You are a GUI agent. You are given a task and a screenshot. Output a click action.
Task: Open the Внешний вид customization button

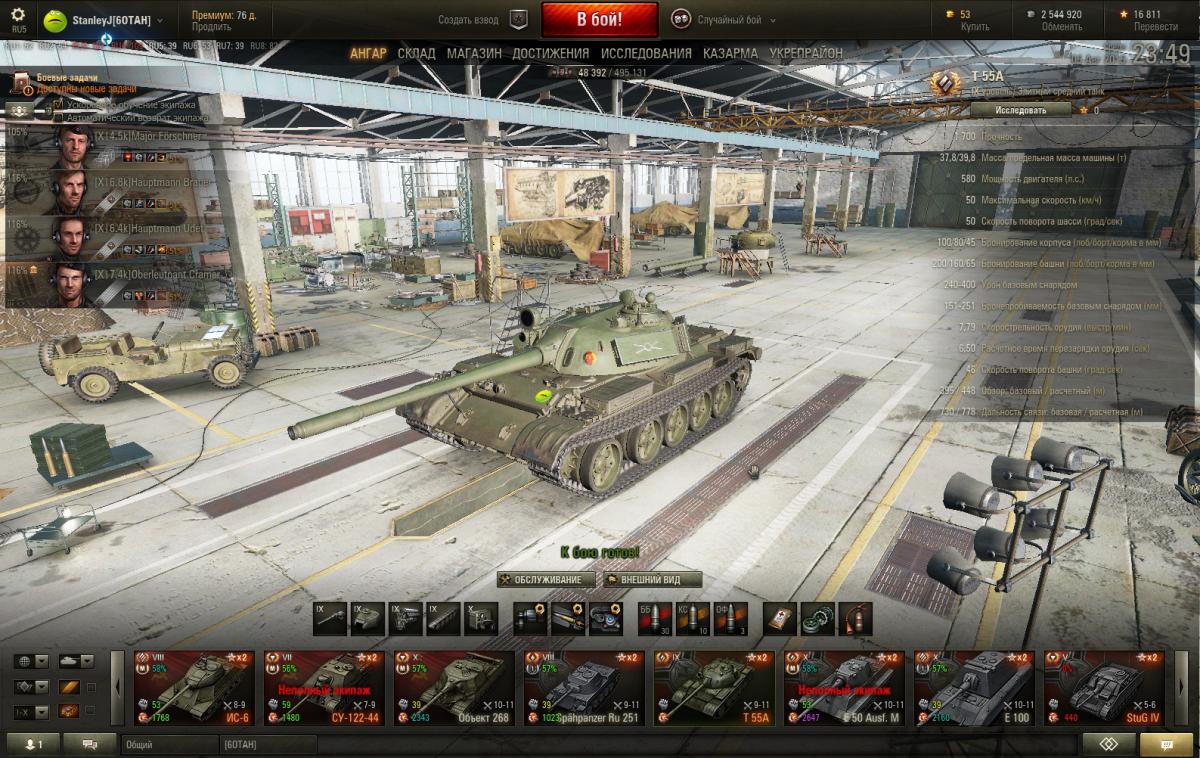pyautogui.click(x=653, y=580)
